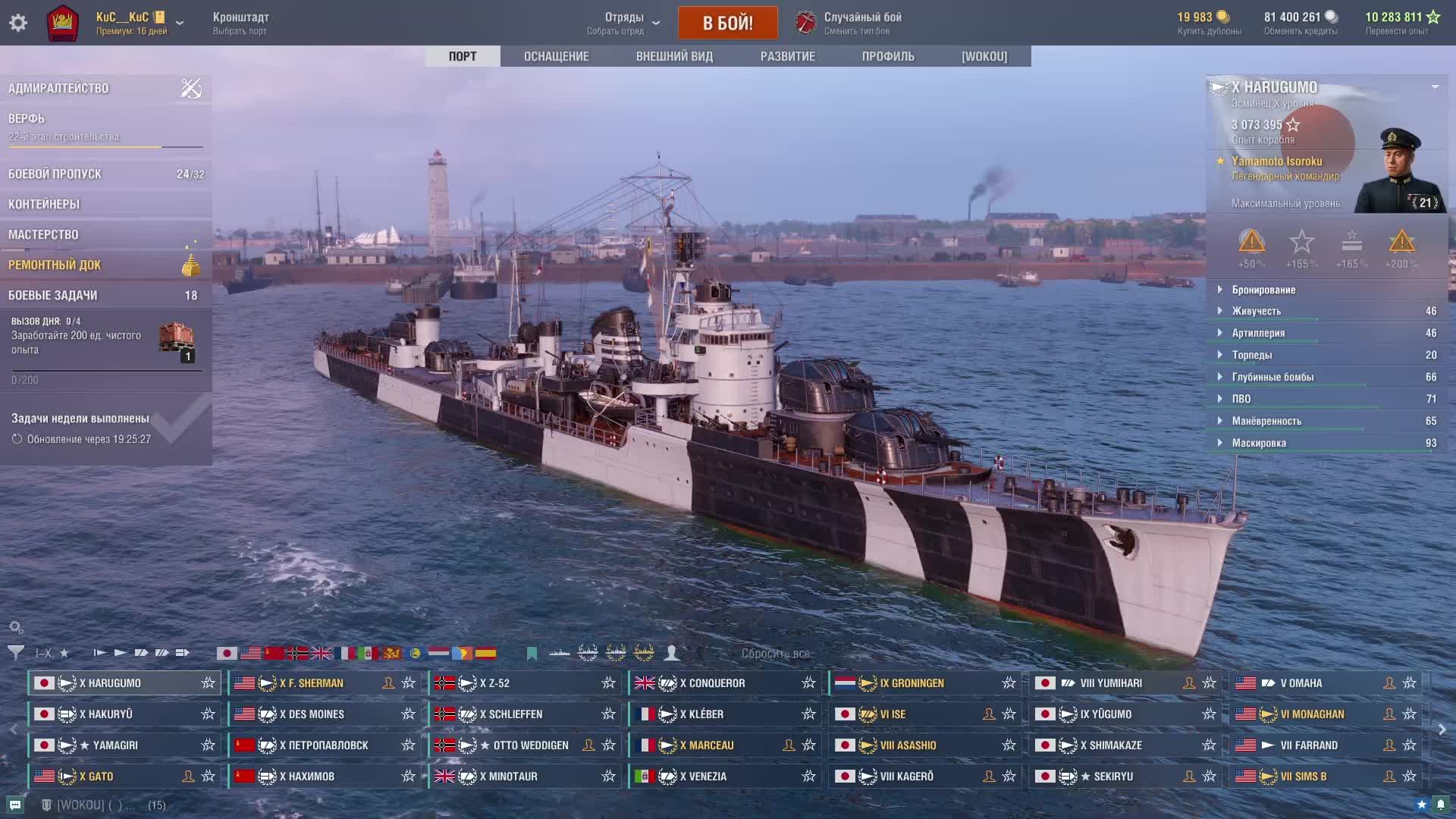Open the ВНЕШНИЙ ВИД tab
Viewport: 1456px width, 819px height.
coord(674,56)
